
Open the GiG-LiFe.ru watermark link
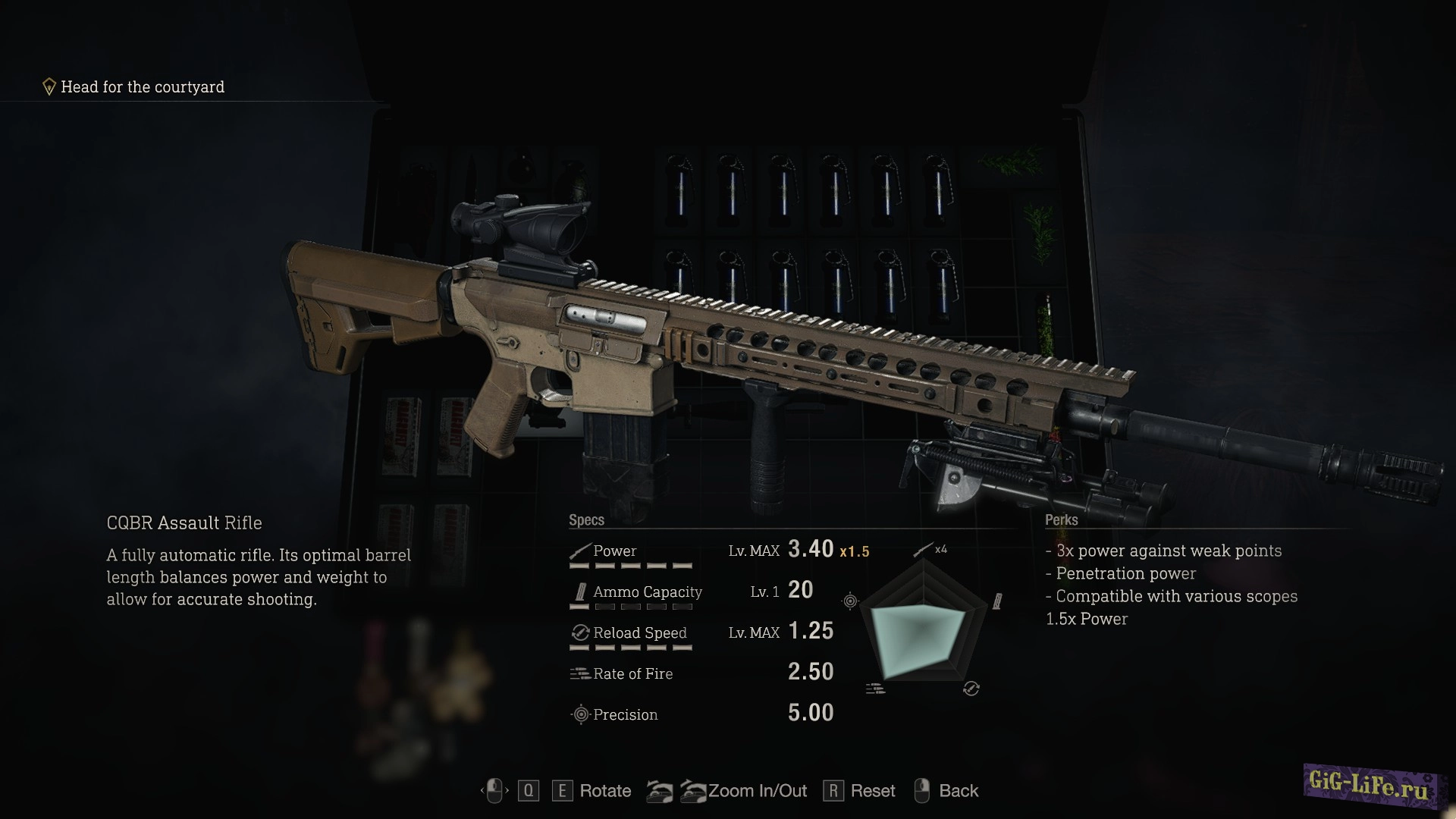(x=1370, y=786)
